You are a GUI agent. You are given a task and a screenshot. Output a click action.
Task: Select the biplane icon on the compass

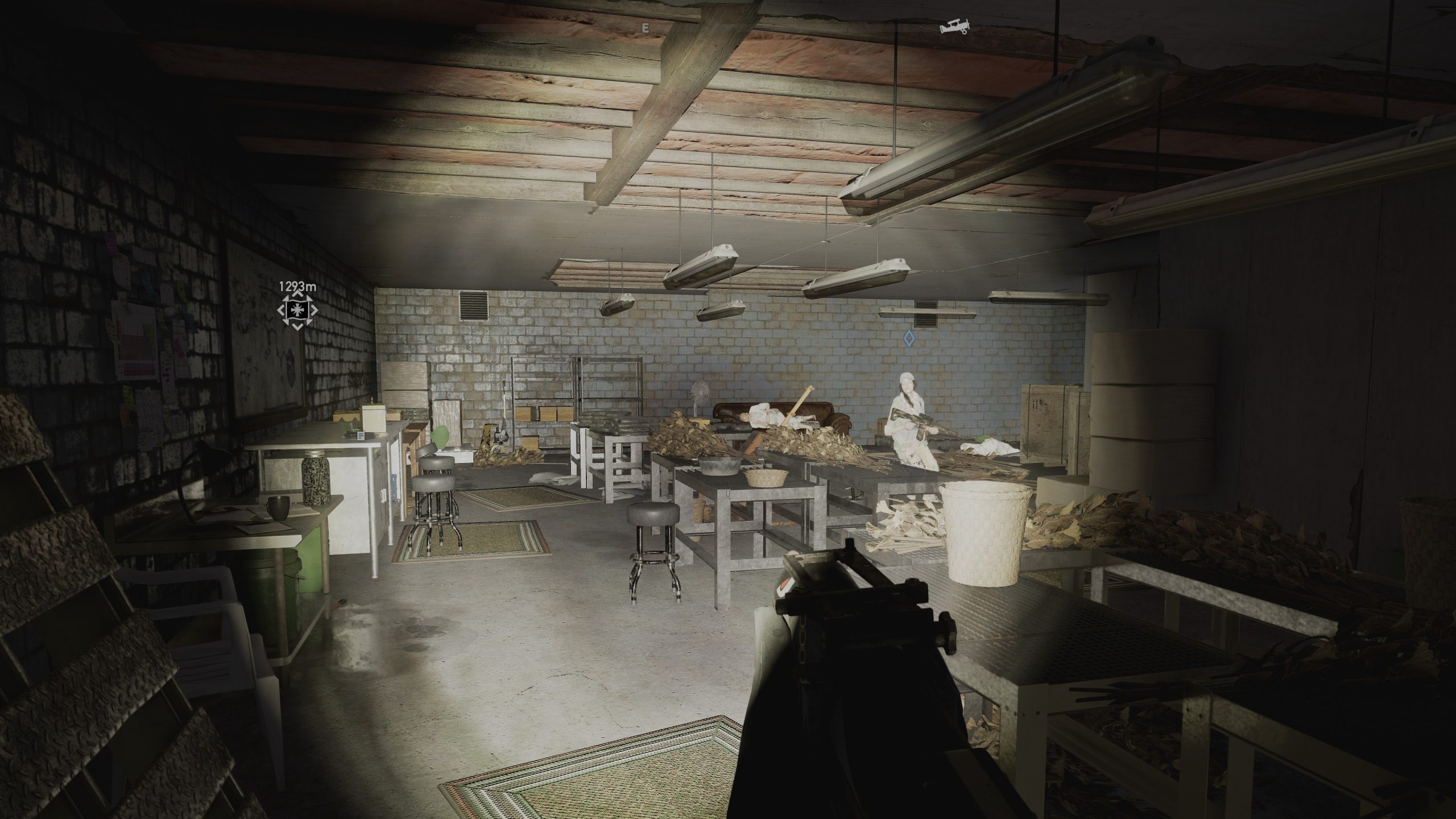(955, 27)
